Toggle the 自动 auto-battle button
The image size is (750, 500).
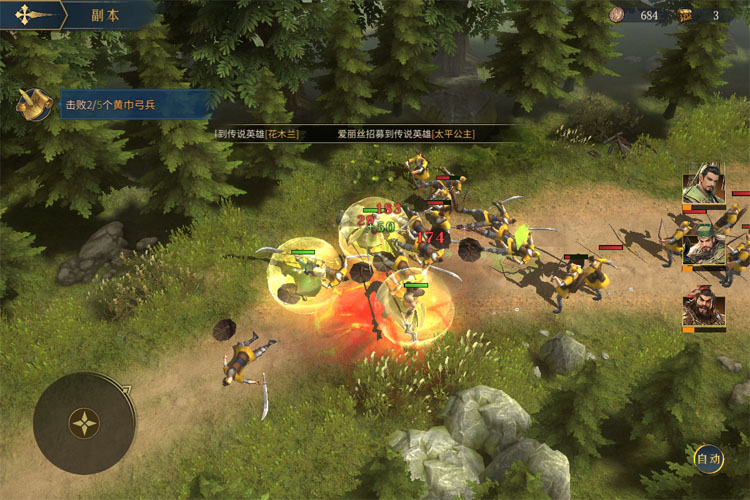[709, 459]
